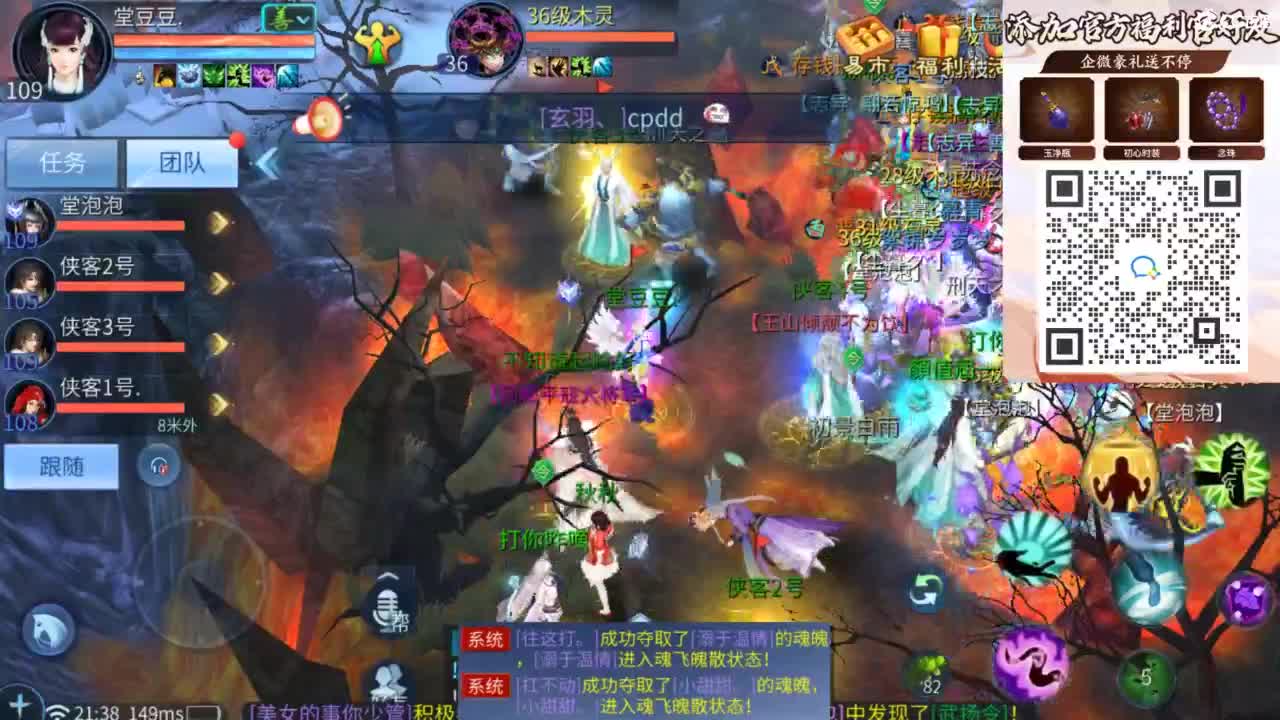Switch to the 团队 tab
The height and width of the screenshot is (720, 1280).
(x=182, y=162)
